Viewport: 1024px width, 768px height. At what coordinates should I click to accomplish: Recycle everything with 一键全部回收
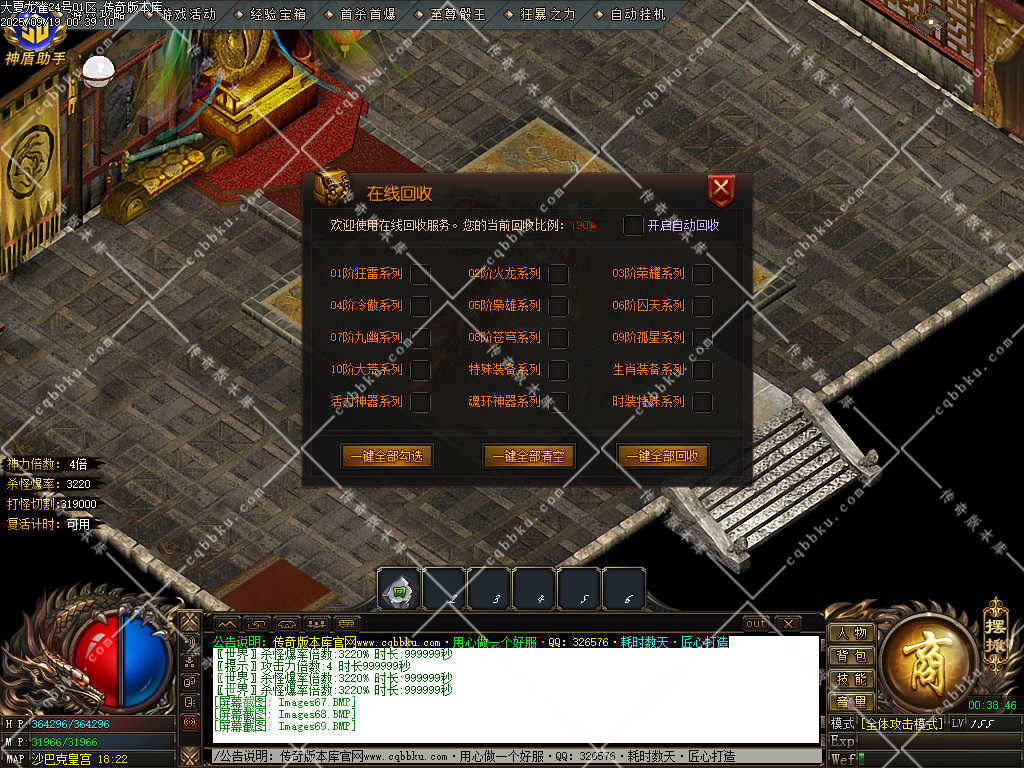(x=663, y=456)
